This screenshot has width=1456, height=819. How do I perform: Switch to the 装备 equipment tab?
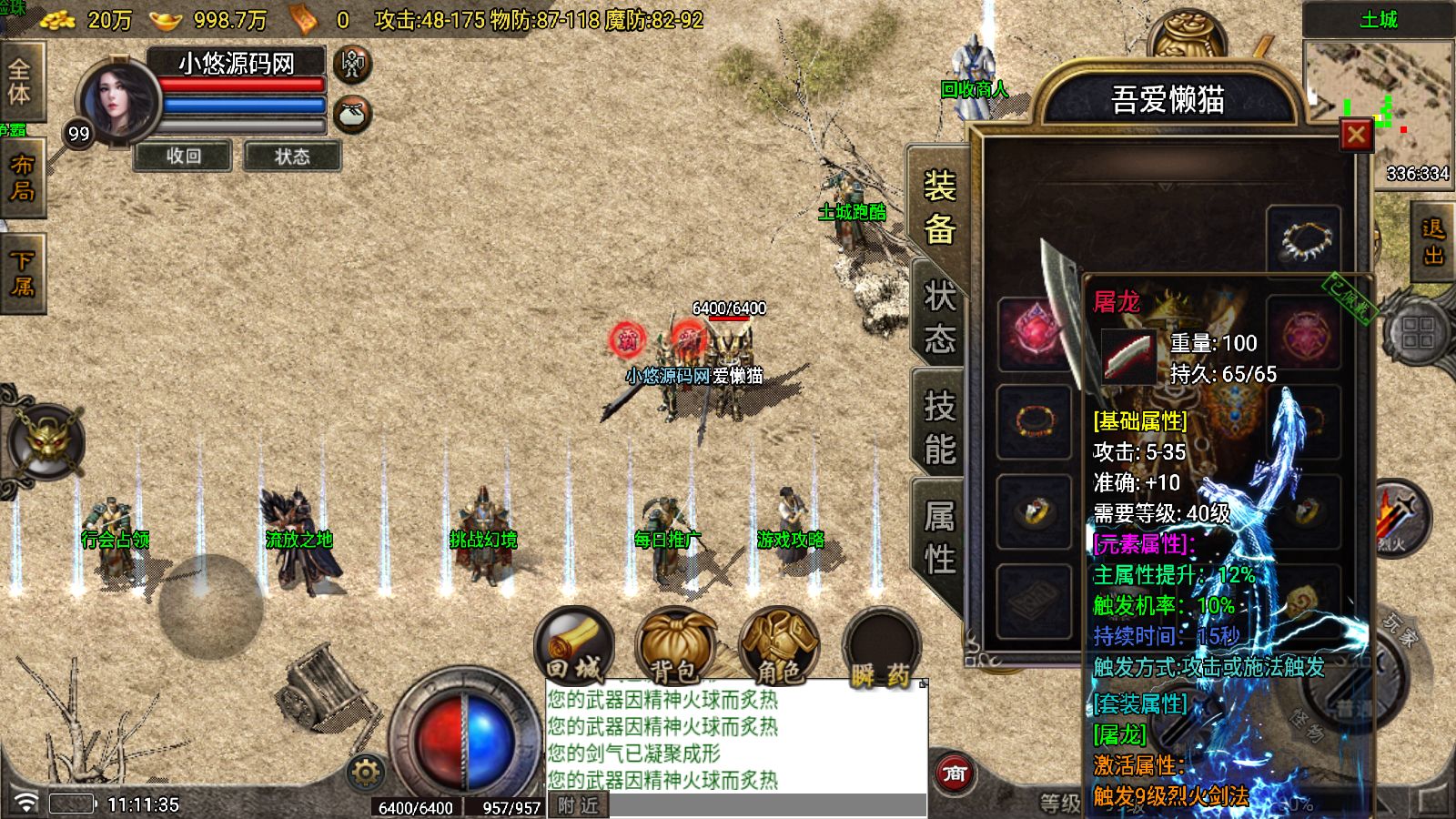[939, 207]
